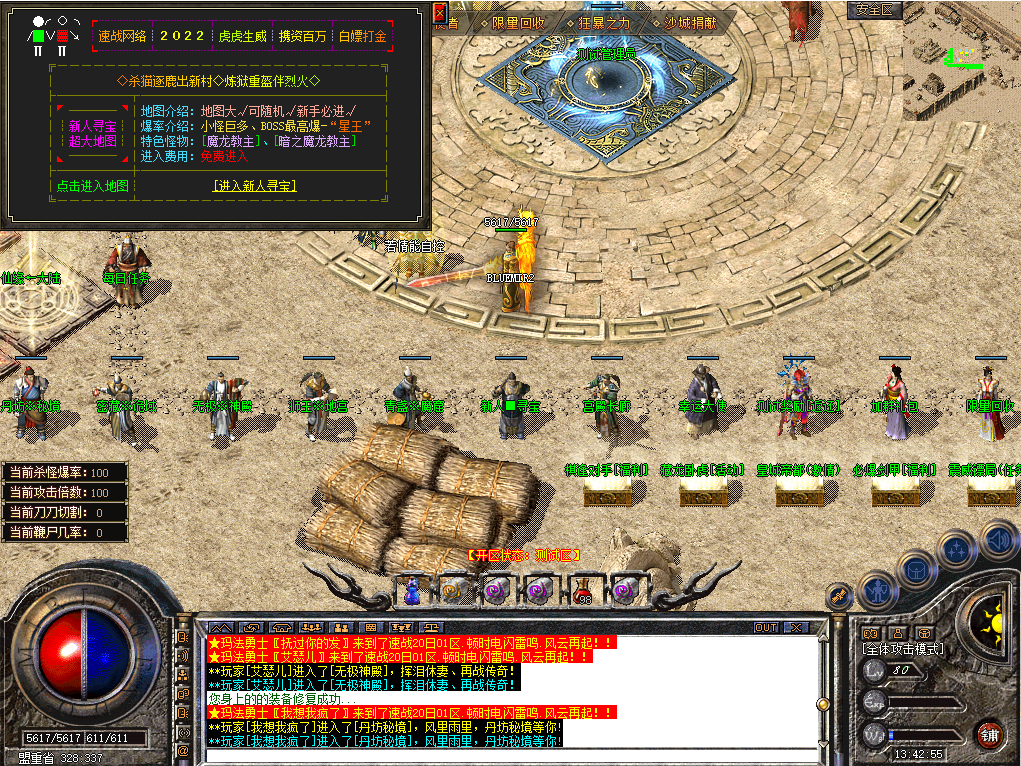Use the blue potion bottle hotbar slot
Viewport: 1021px width, 766px height.
(x=410, y=590)
